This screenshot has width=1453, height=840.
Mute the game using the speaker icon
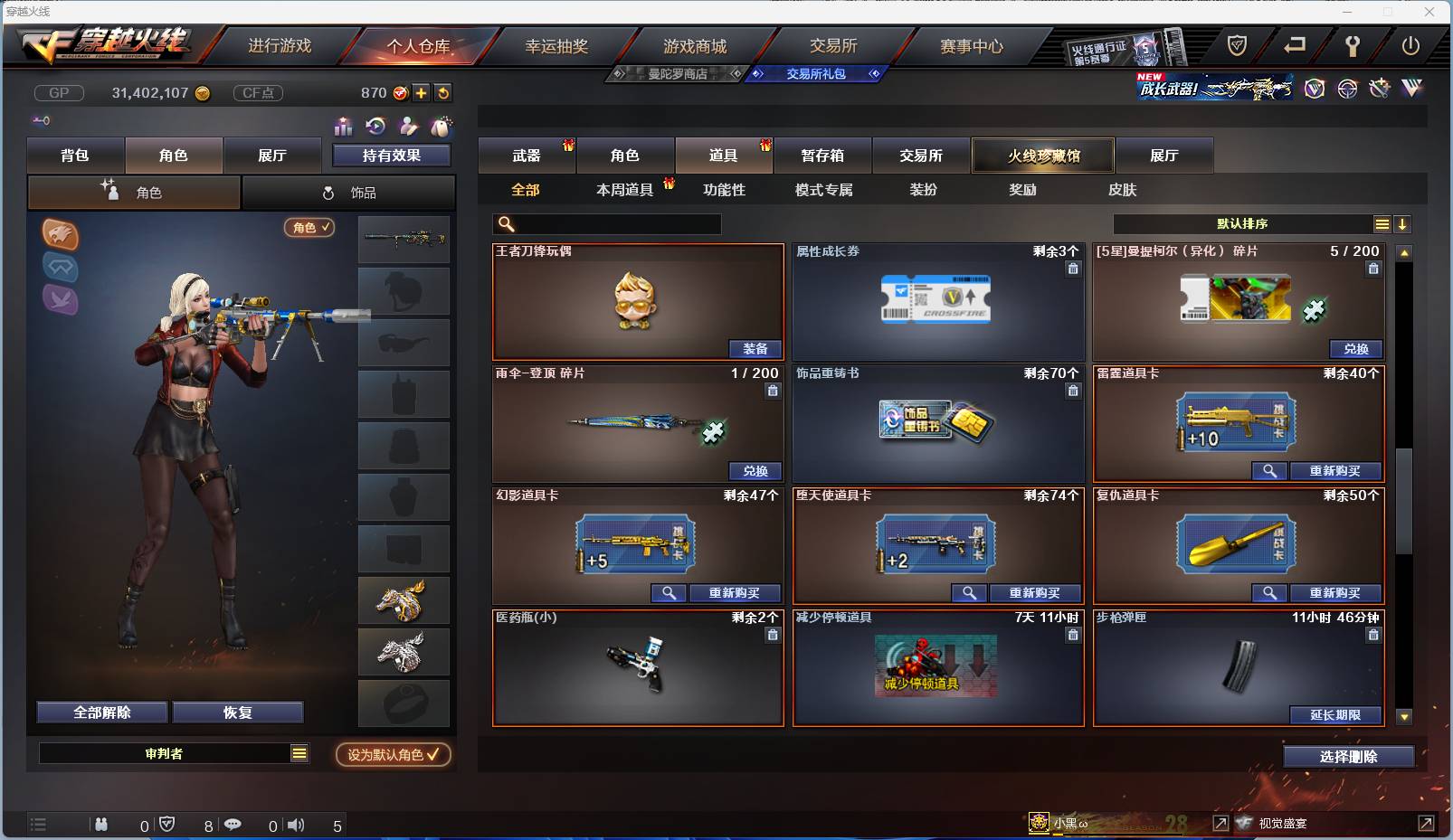click(x=294, y=825)
